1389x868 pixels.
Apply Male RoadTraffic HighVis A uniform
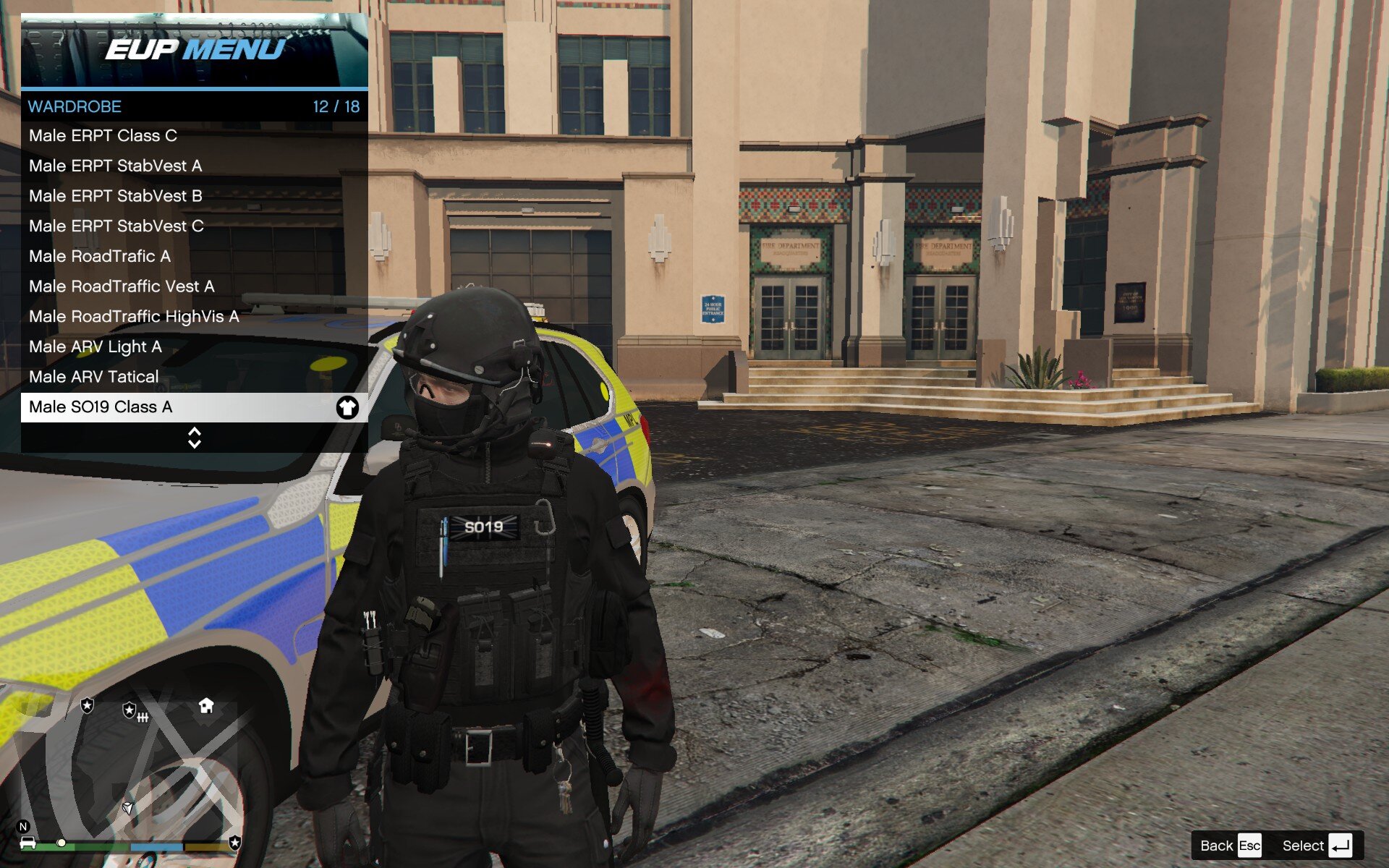pos(194,317)
